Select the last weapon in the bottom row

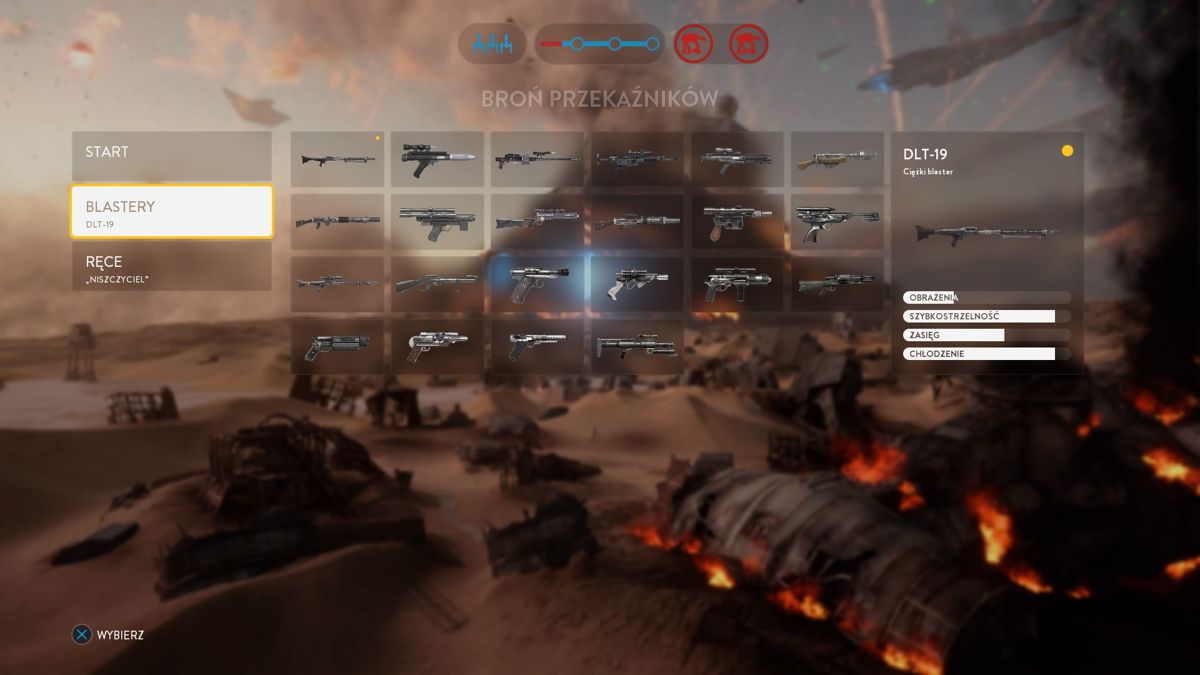click(637, 347)
